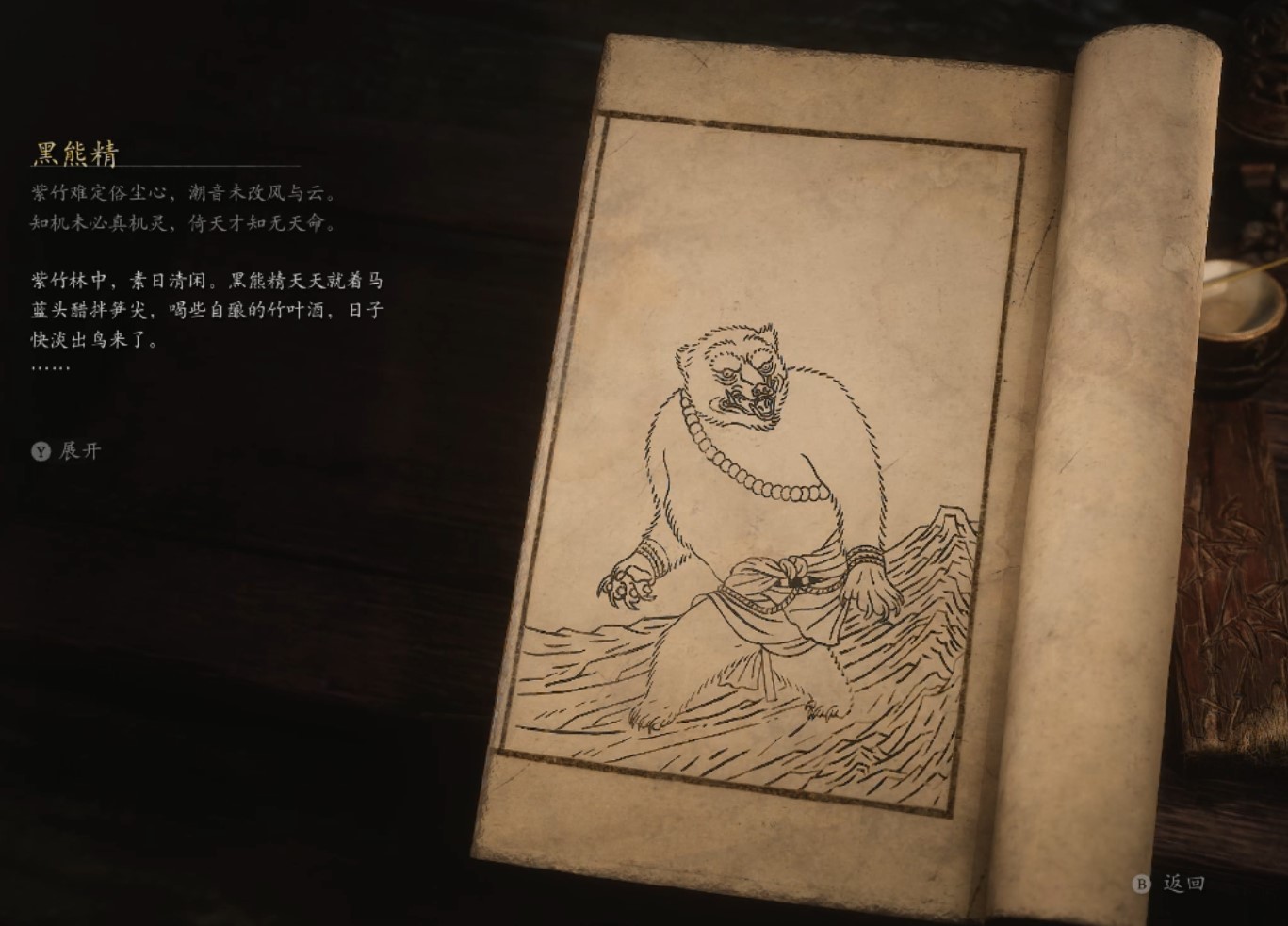Click the Y button prompt circle icon
This screenshot has width=1288, height=926.
tap(40, 452)
